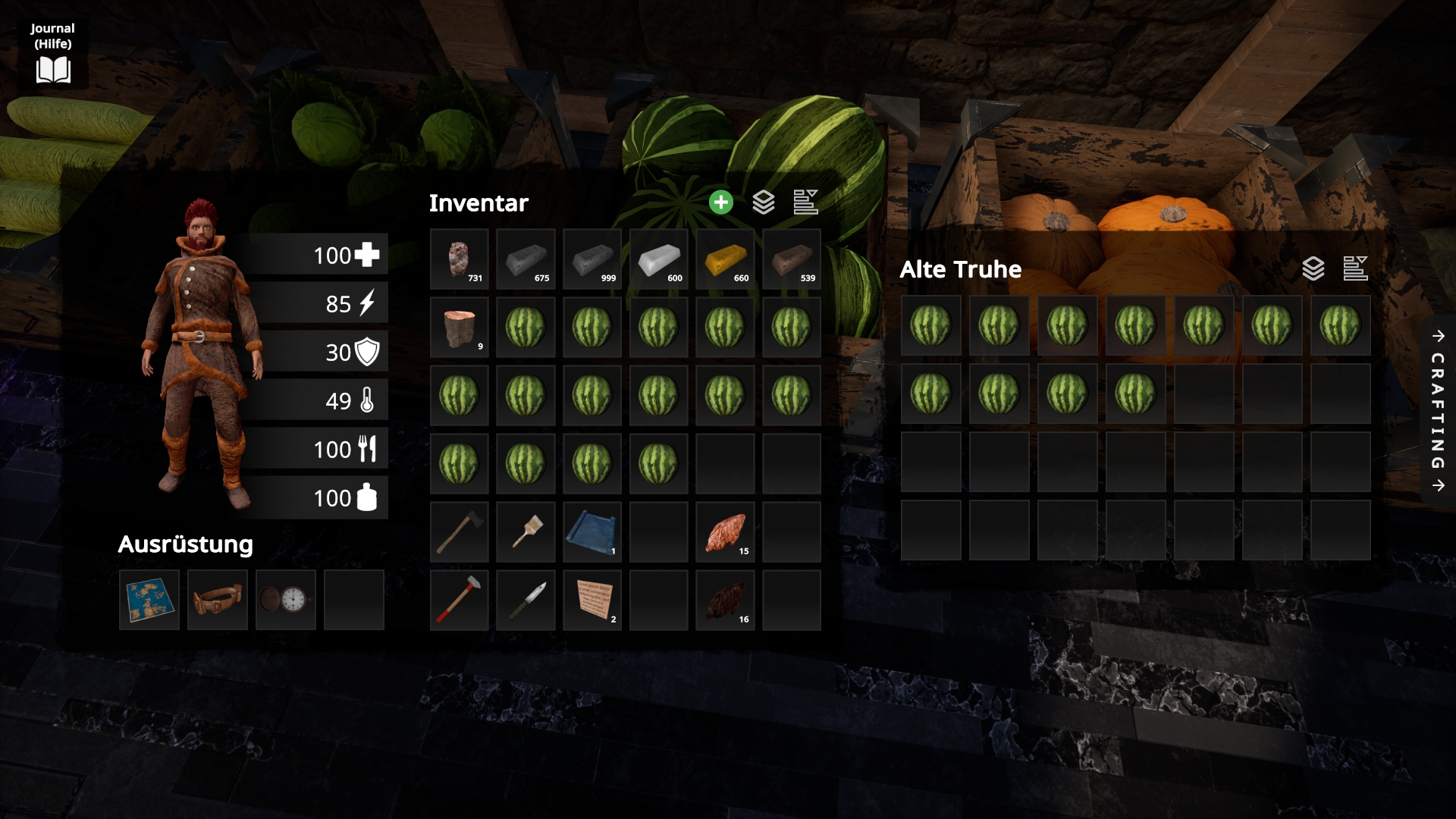Choose the wood log stack of 9
This screenshot has width=1456, height=819.
point(459,328)
